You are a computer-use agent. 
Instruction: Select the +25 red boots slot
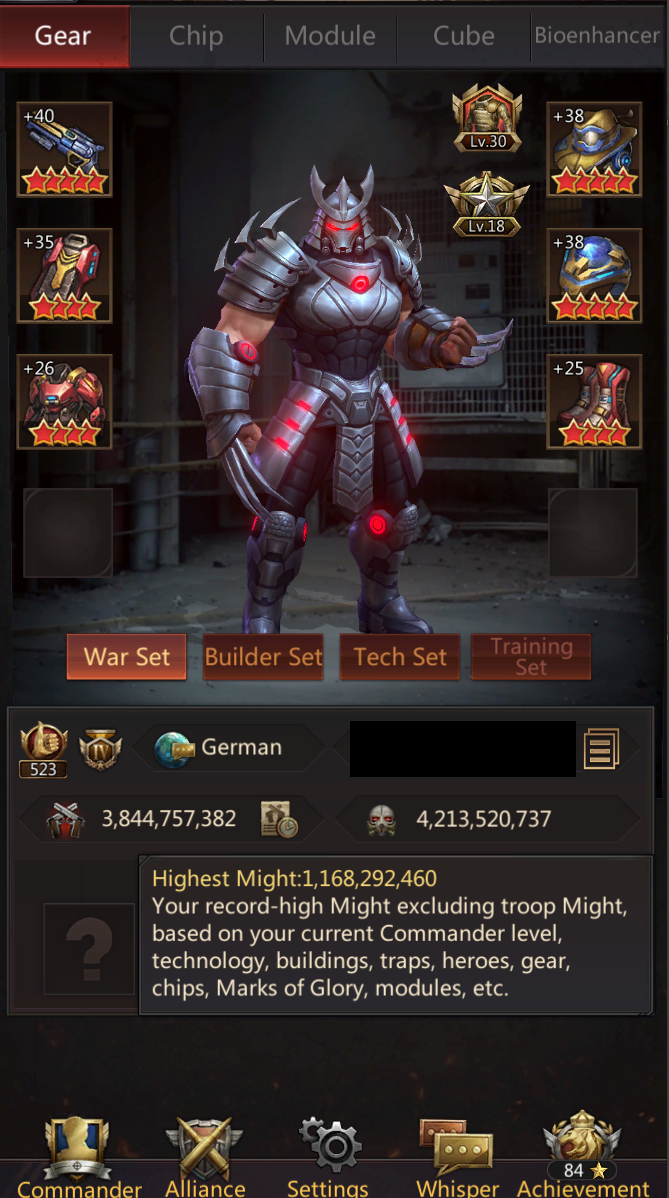[x=594, y=401]
